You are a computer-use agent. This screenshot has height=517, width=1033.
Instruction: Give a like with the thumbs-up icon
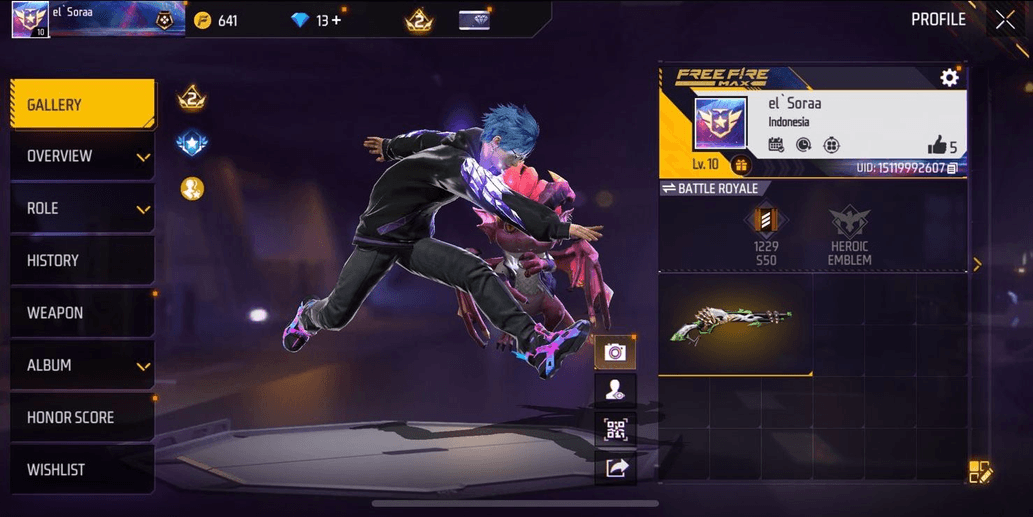click(x=936, y=145)
